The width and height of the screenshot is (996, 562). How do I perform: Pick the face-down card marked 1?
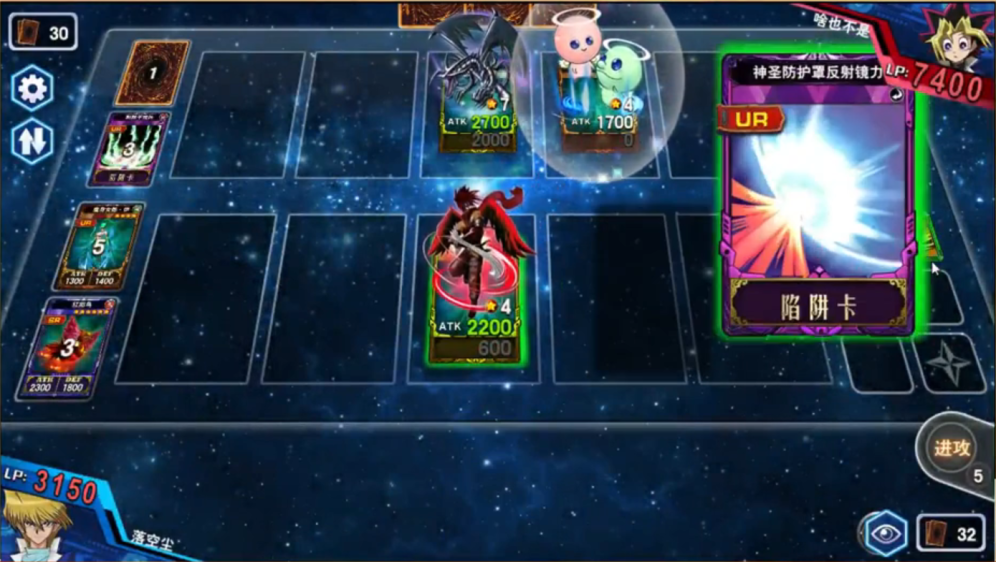152,73
